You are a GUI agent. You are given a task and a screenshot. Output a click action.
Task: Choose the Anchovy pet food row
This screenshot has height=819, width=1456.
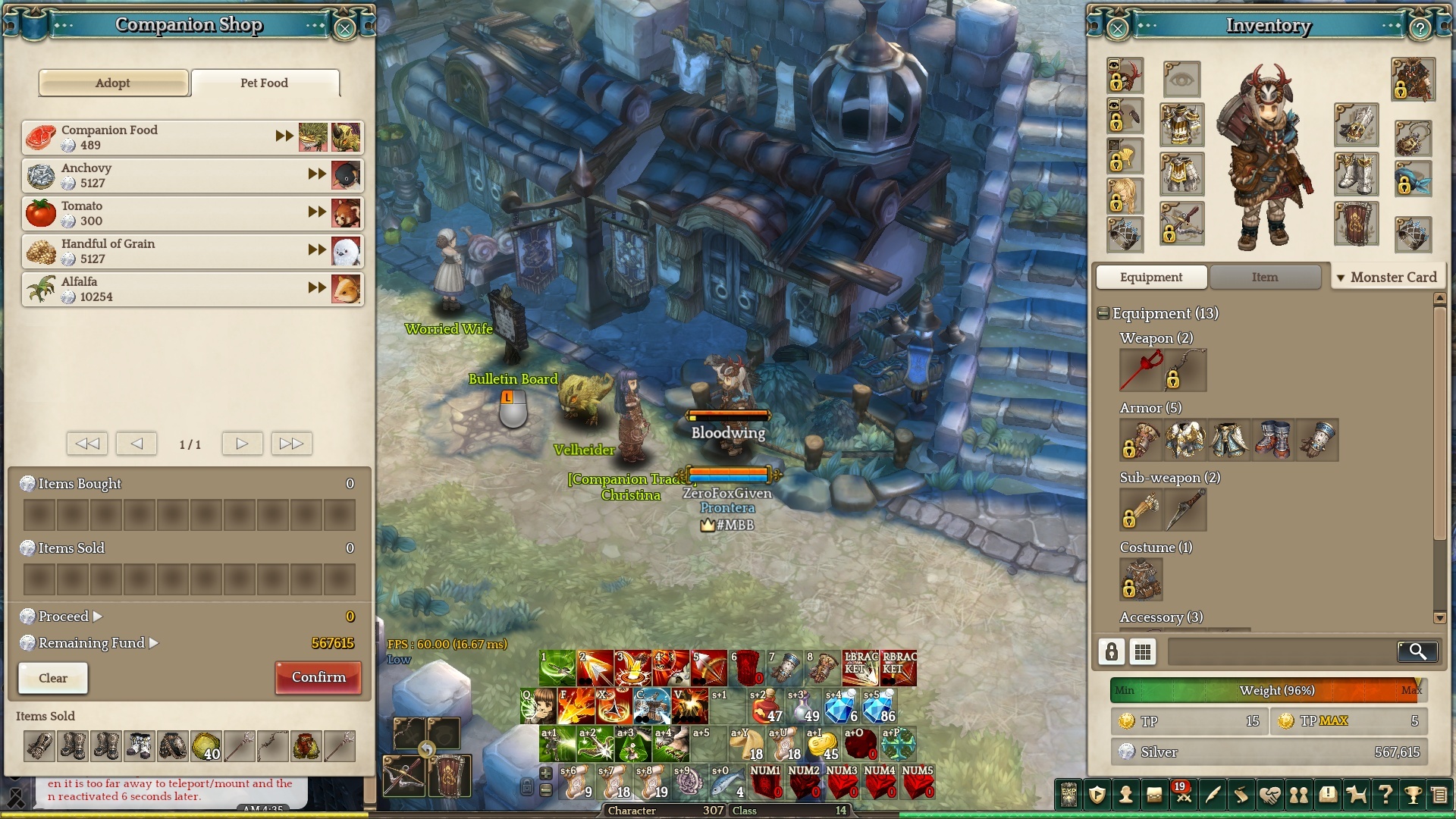pyautogui.click(x=152, y=175)
